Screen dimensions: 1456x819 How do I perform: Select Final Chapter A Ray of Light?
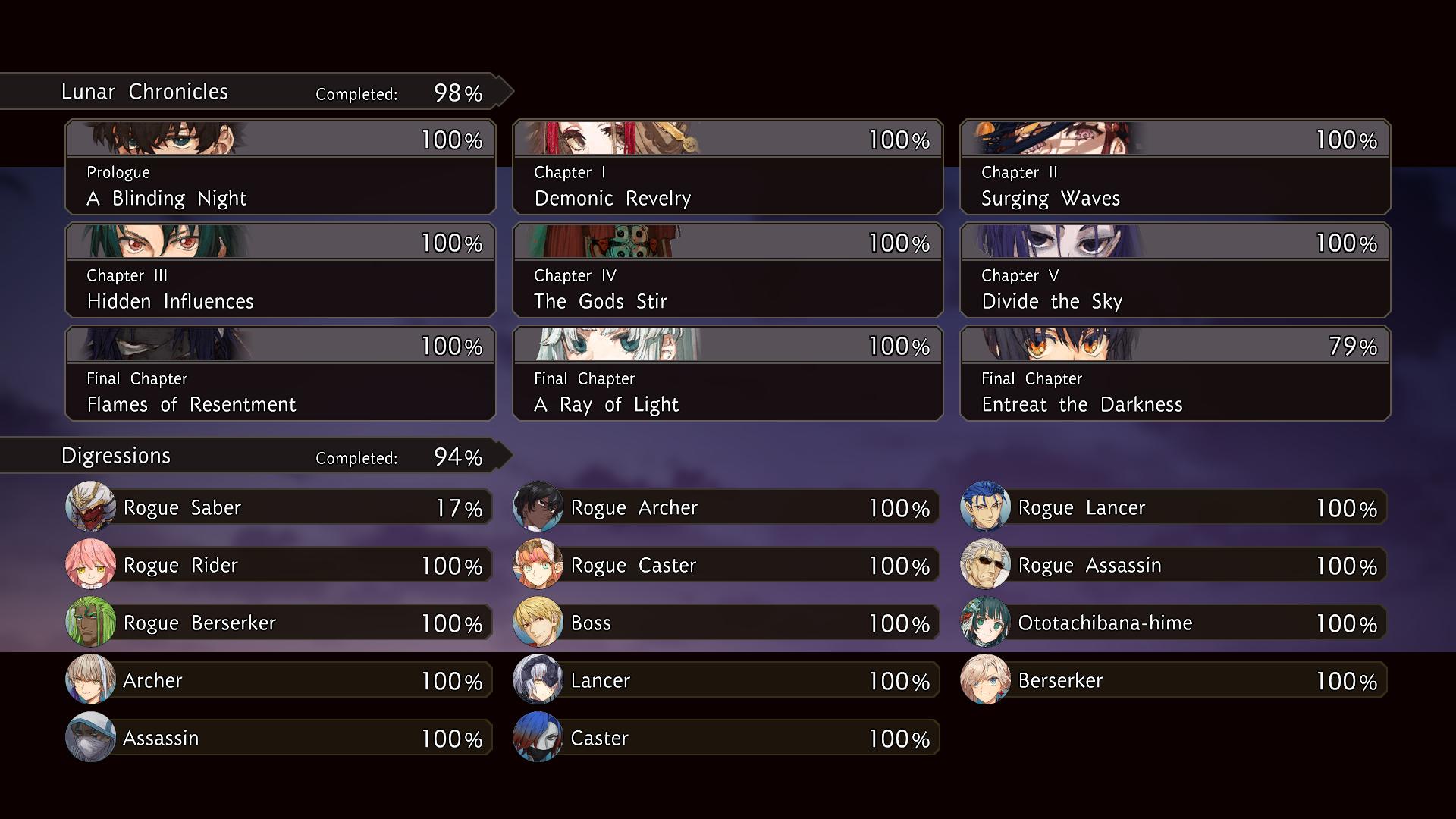(728, 374)
